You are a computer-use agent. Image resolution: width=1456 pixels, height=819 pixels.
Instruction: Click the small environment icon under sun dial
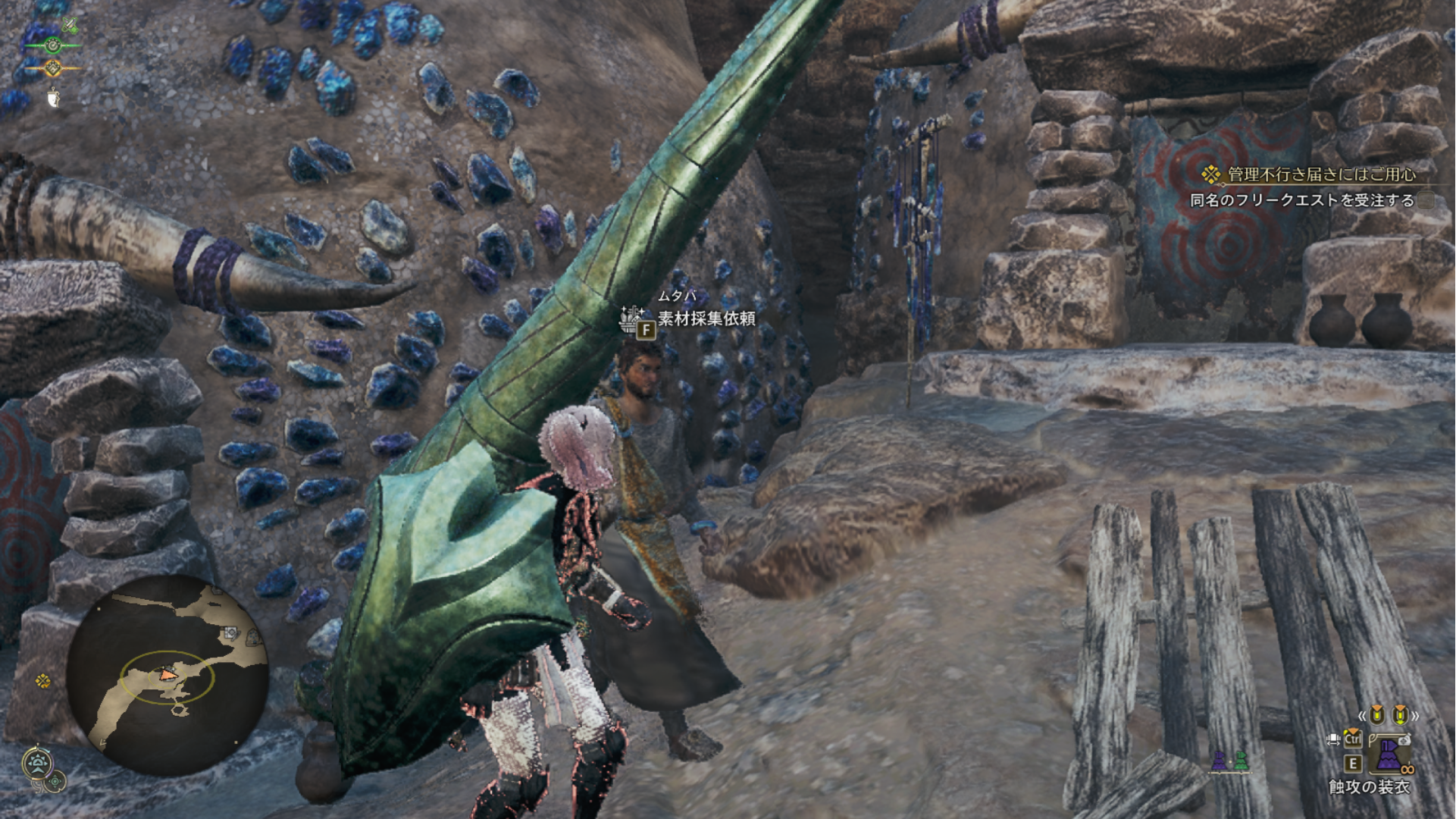(x=57, y=780)
